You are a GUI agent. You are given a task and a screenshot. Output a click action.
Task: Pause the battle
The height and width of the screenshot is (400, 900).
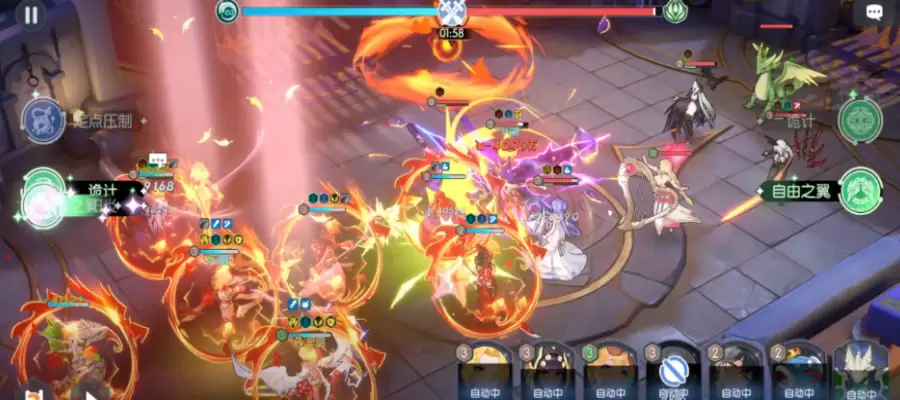32,15
